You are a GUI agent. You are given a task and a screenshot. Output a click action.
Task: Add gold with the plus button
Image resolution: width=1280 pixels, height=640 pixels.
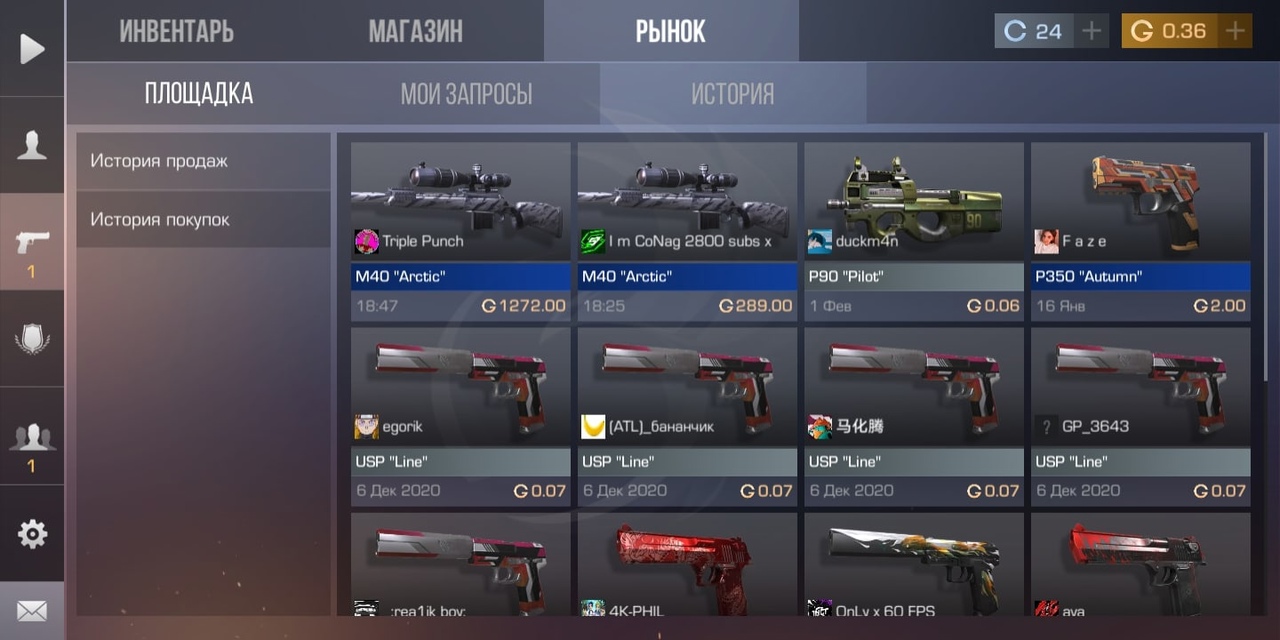[1236, 31]
